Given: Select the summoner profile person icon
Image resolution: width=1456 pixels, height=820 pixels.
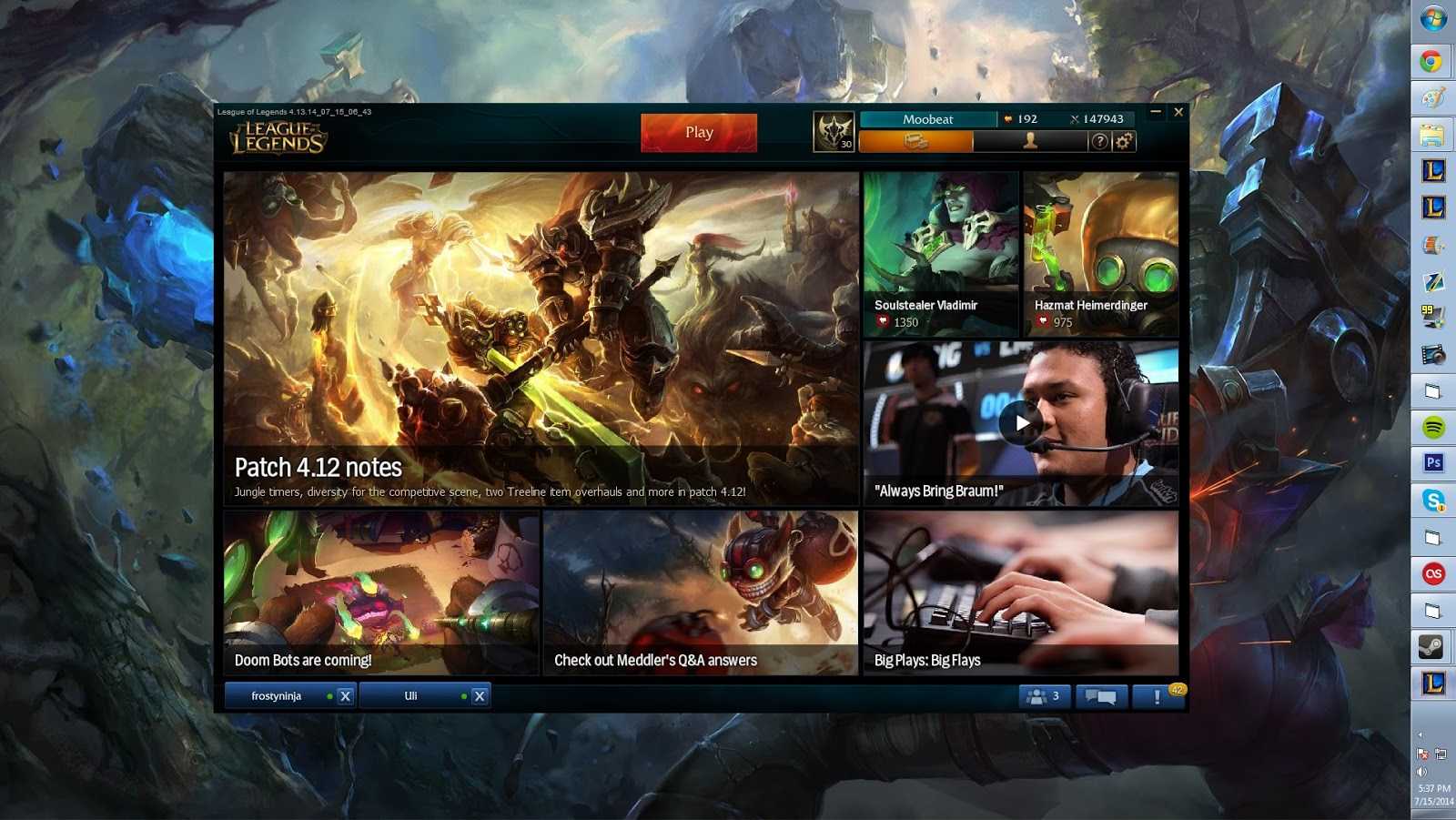Looking at the screenshot, I should (1031, 141).
